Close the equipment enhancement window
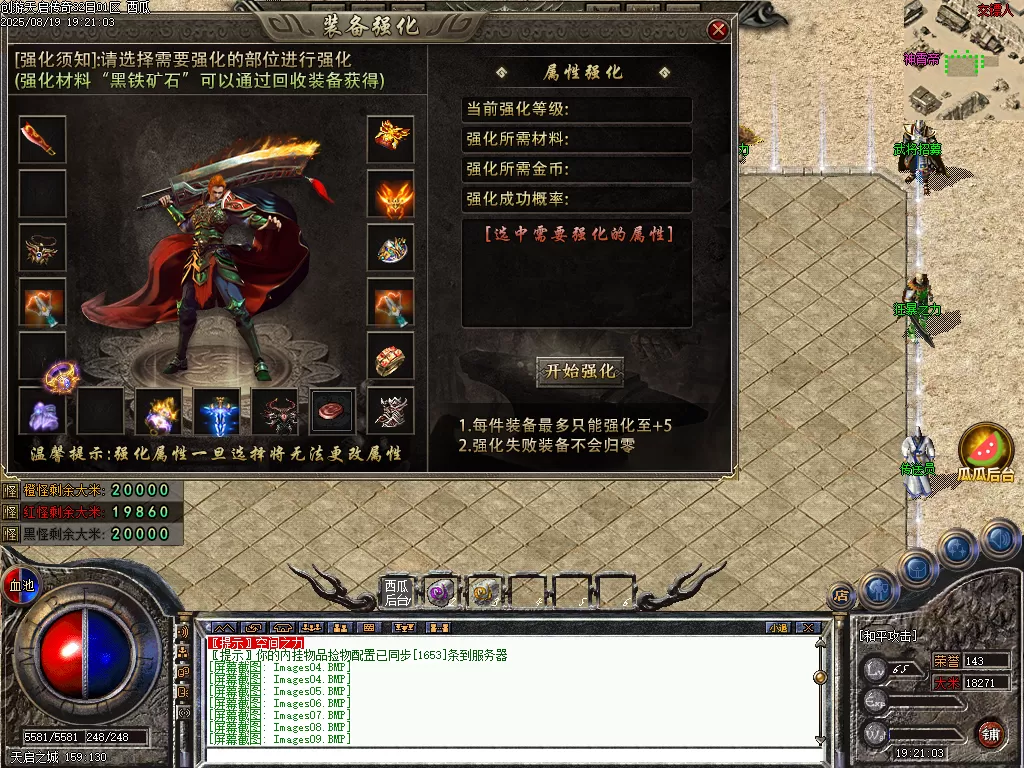 [x=717, y=31]
